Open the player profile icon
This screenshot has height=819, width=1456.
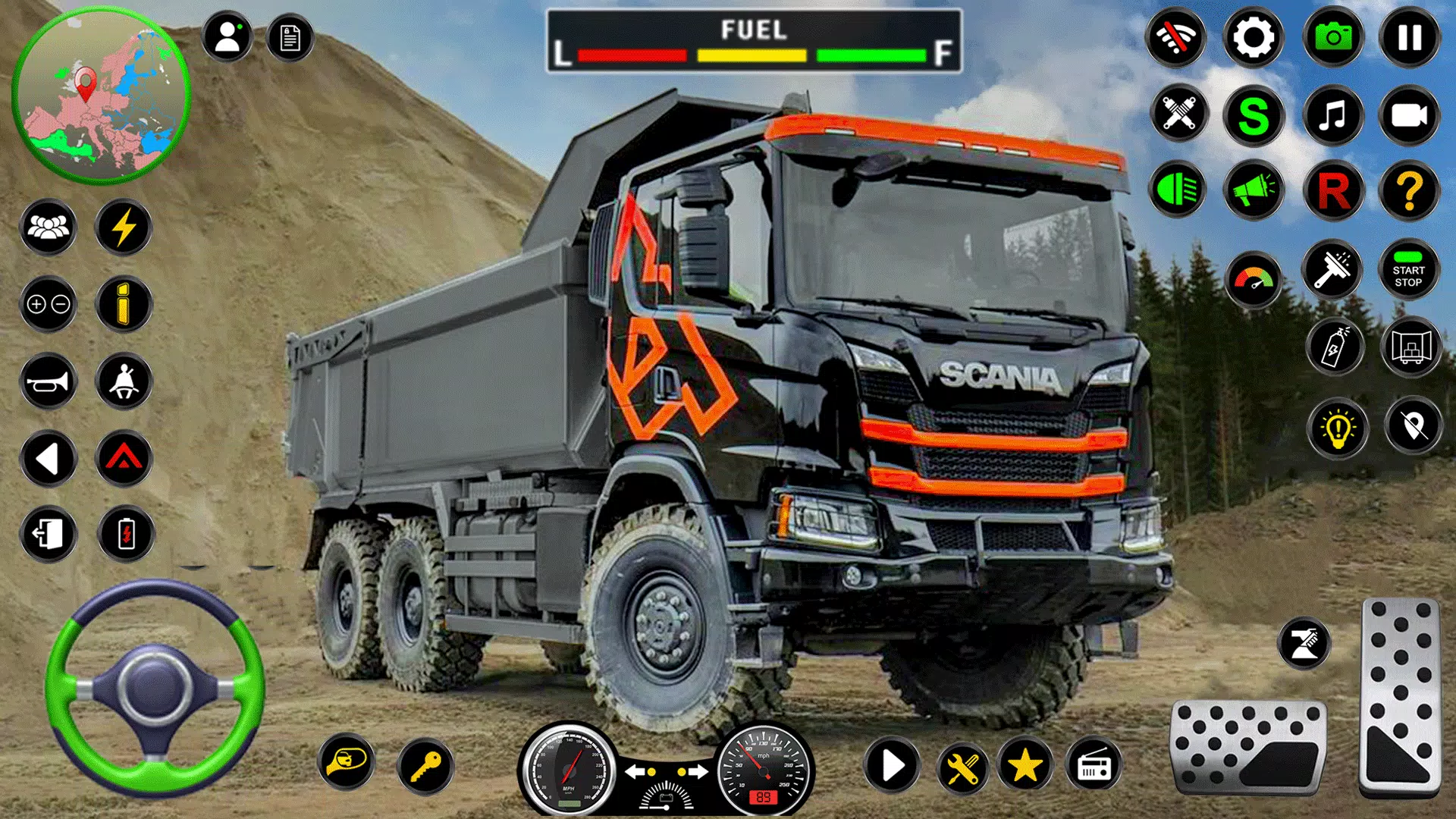click(227, 36)
